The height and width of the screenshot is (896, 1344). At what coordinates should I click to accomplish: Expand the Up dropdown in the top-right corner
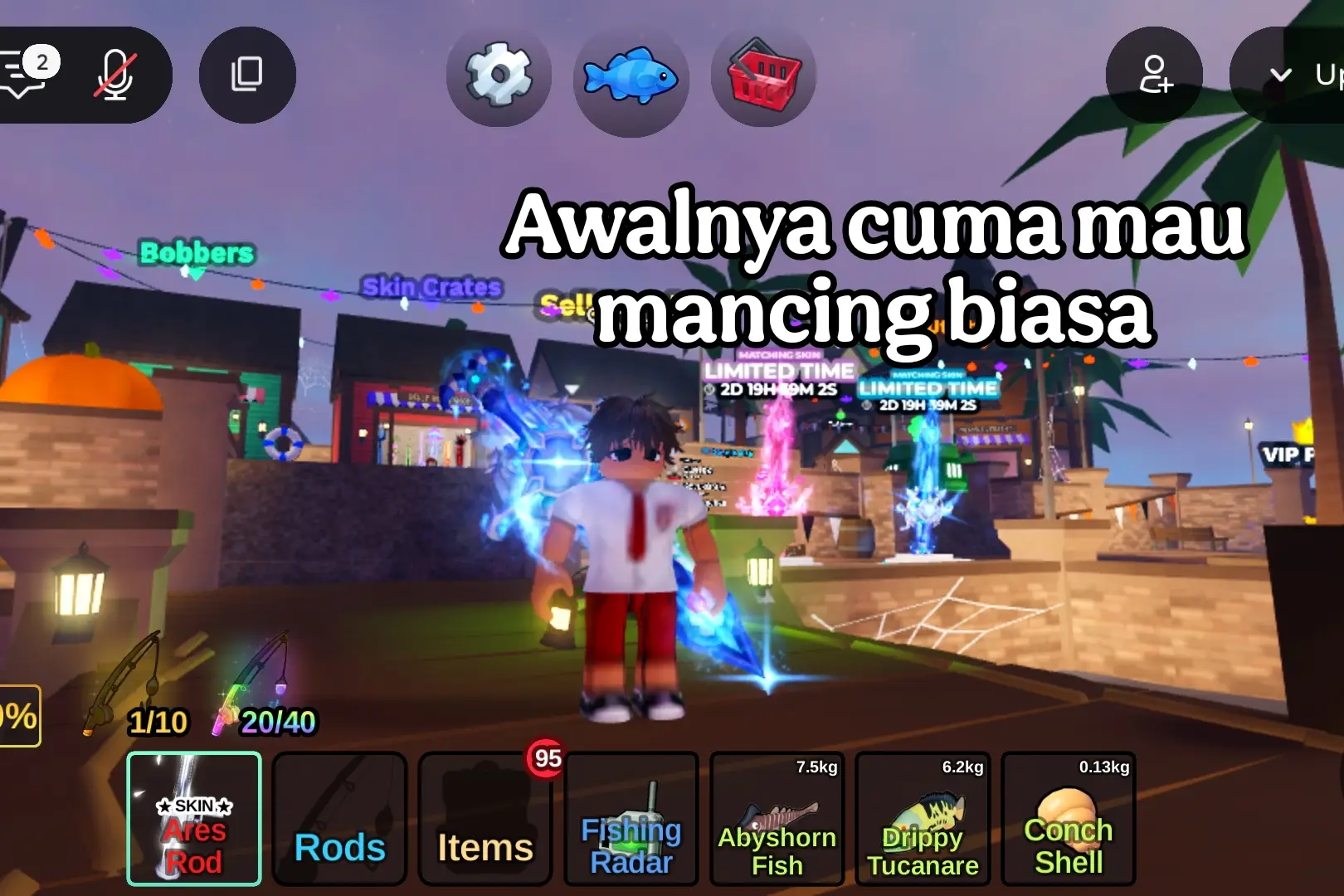pyautogui.click(x=1303, y=75)
